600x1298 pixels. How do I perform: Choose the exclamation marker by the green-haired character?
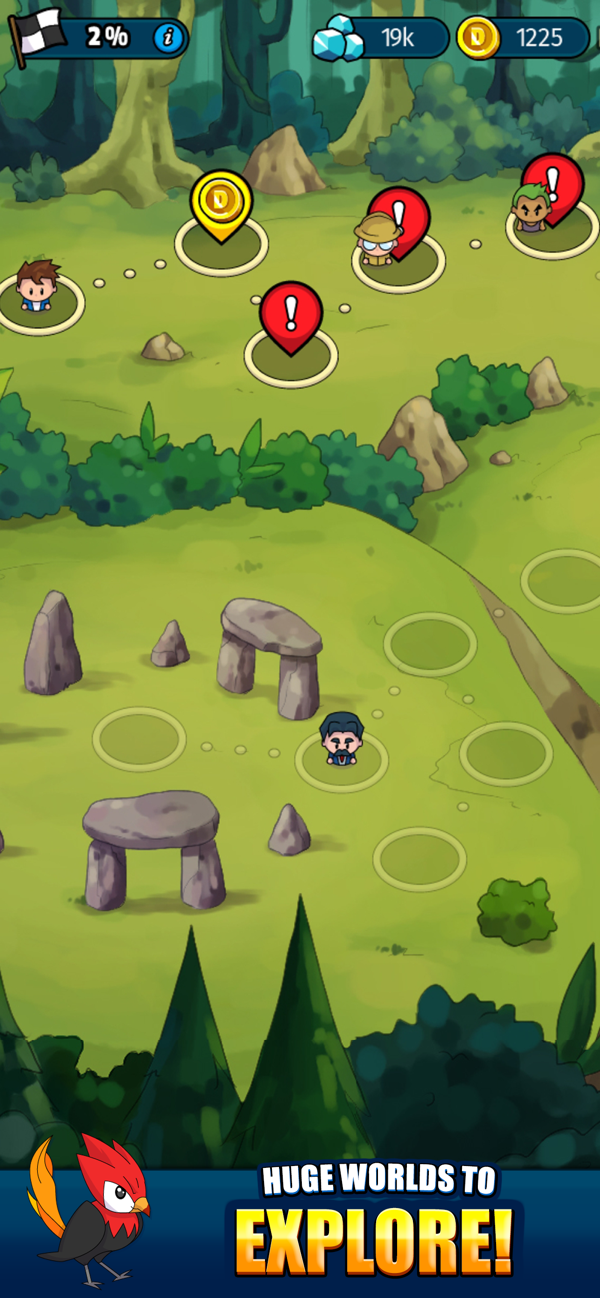click(x=553, y=183)
